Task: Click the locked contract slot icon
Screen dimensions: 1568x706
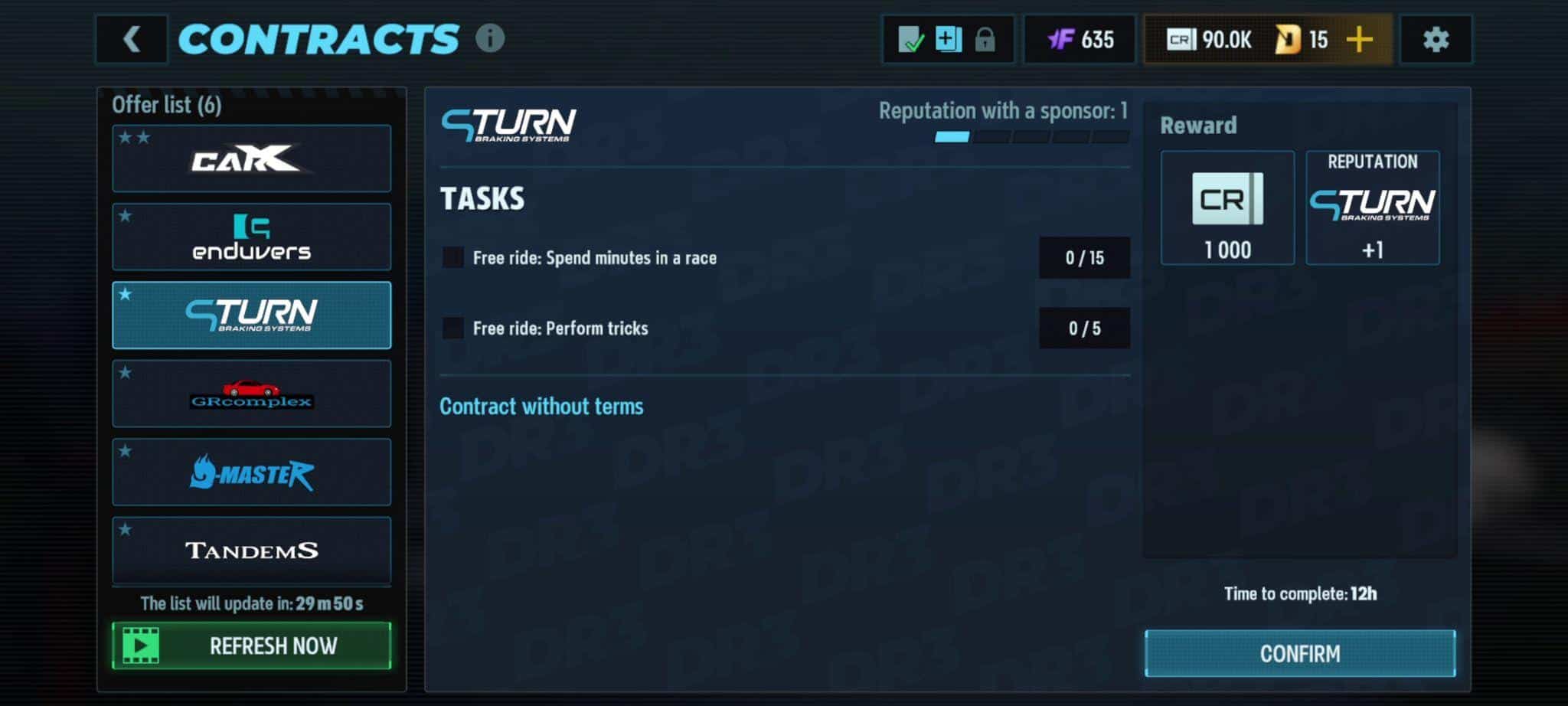Action: 985,39
